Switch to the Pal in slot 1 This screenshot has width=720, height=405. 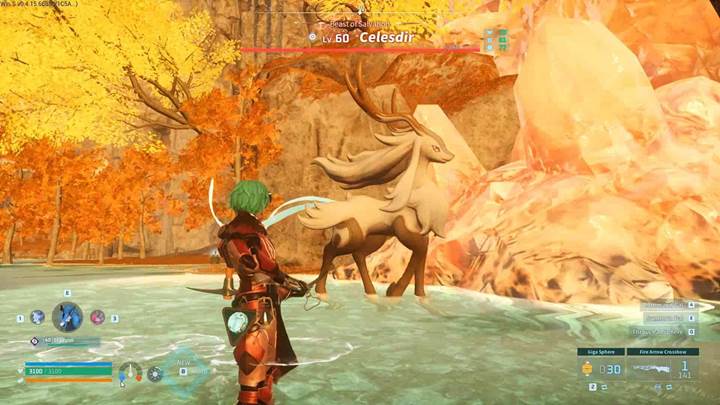coord(37,317)
